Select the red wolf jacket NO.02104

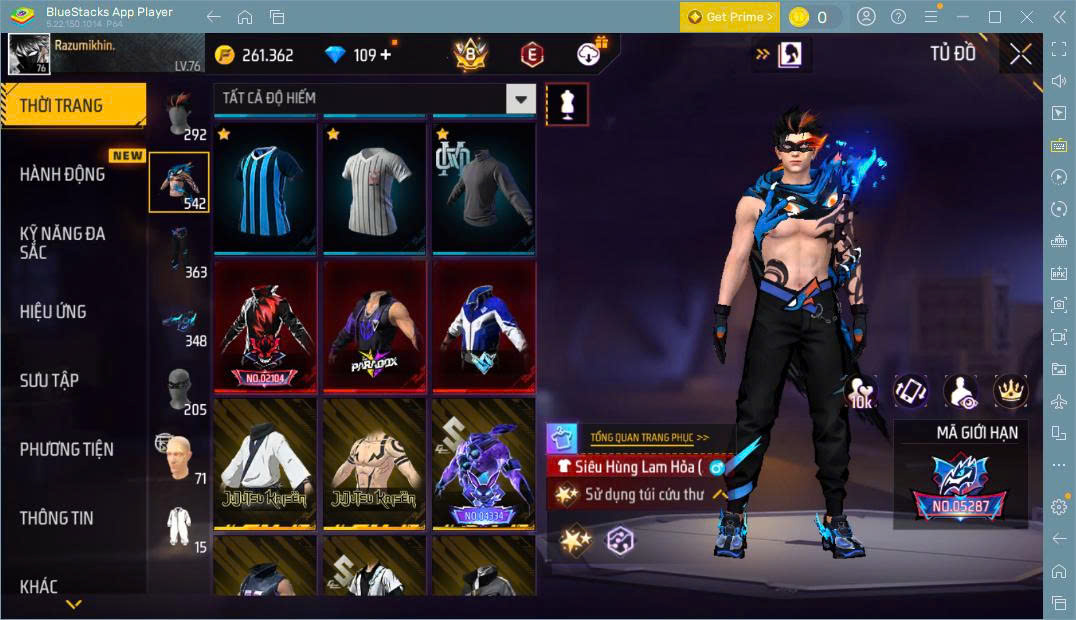pyautogui.click(x=265, y=325)
